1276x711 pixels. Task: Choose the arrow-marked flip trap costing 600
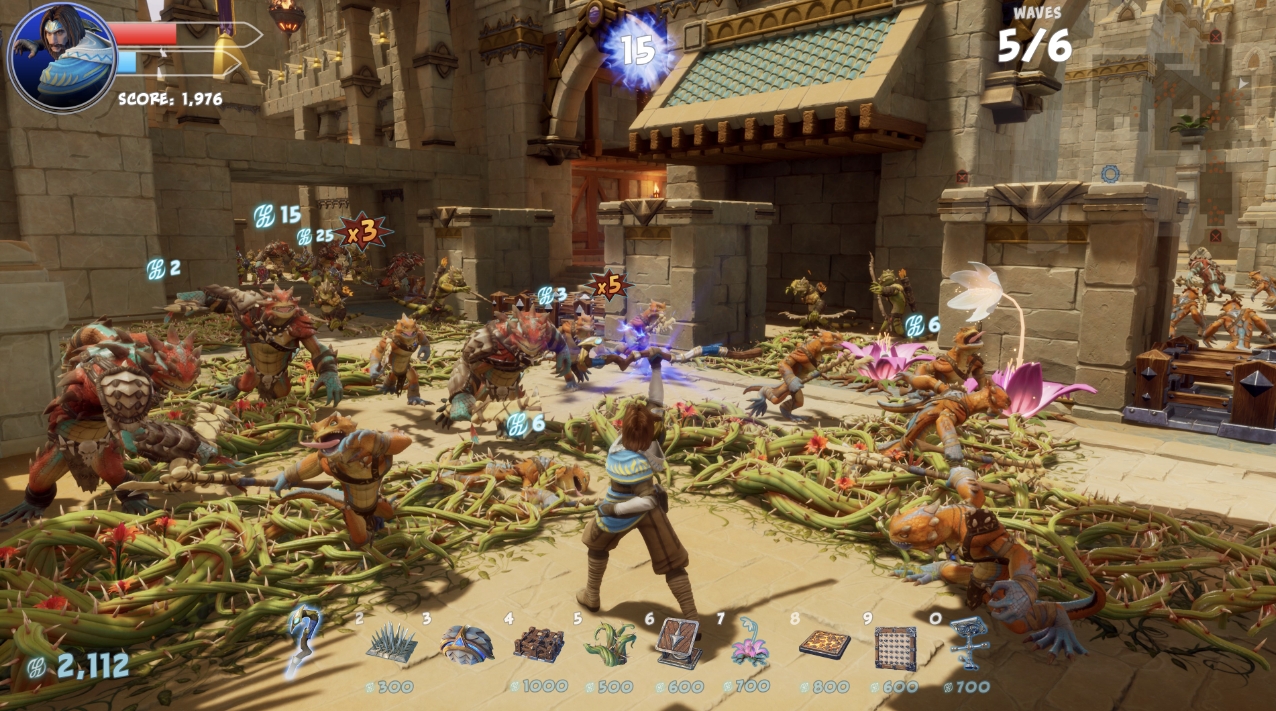coord(680,643)
